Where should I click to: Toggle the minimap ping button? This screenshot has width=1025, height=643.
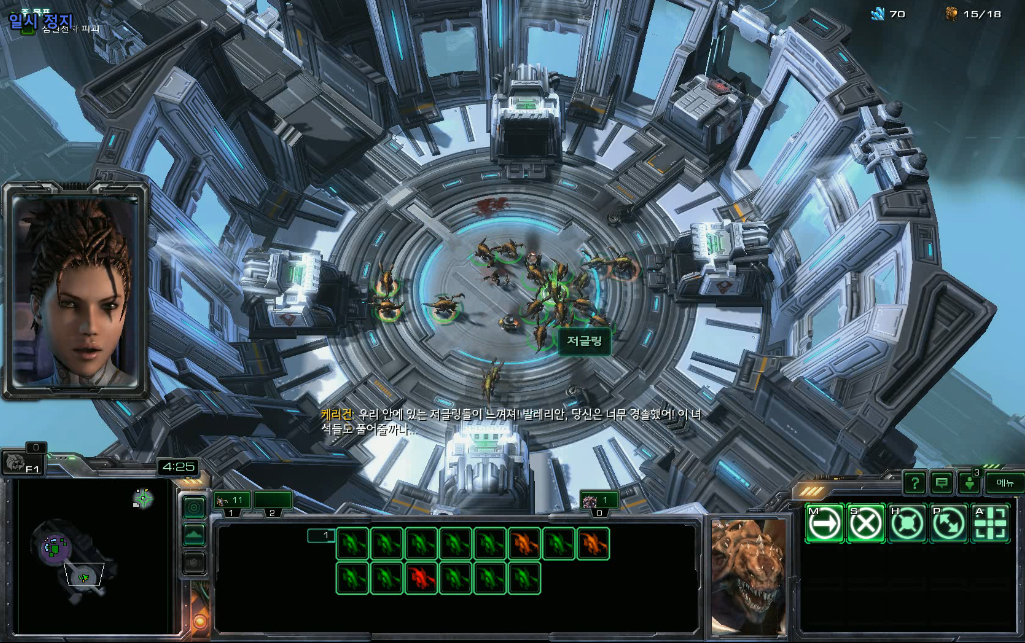click(x=194, y=507)
